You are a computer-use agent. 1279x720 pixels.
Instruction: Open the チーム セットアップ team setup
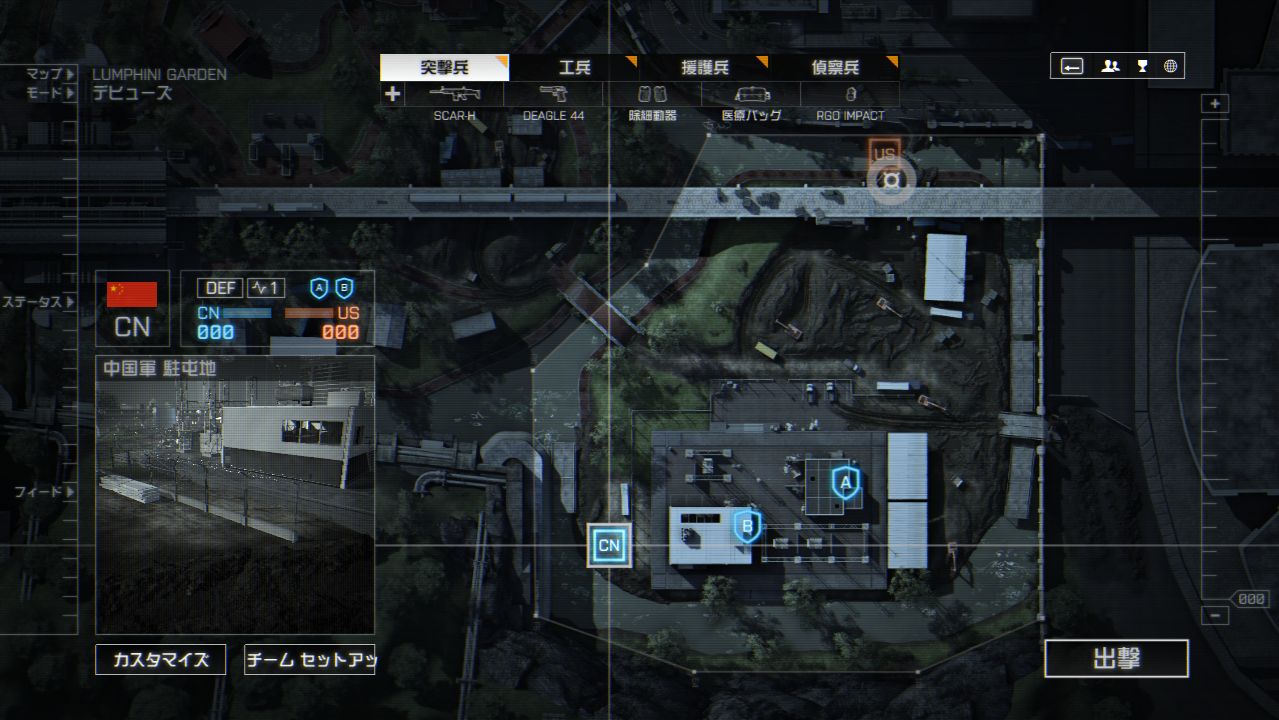click(x=310, y=660)
